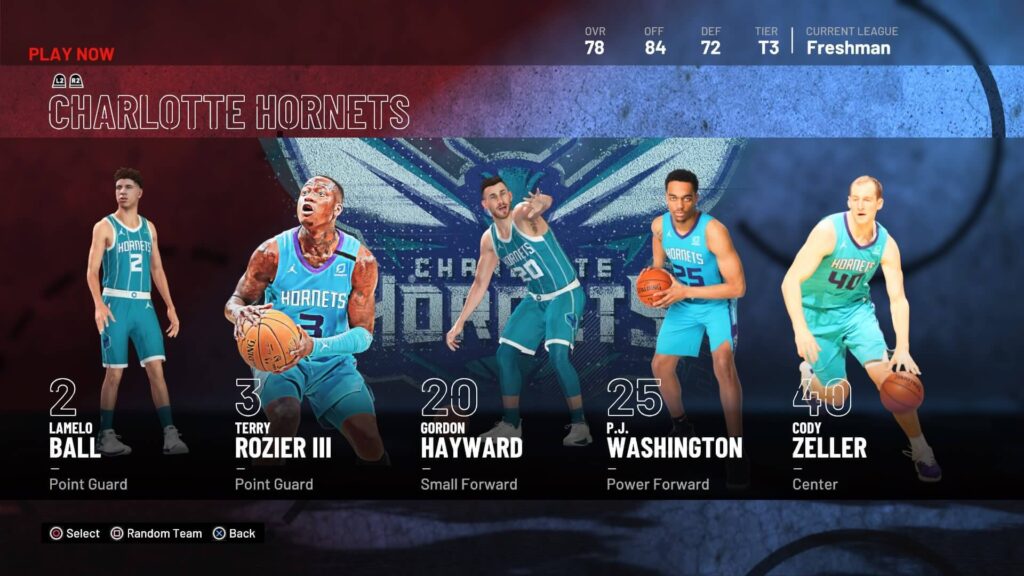Screen dimensions: 1024x576
Task: Select the Charlotte Hornets team banner
Action: tap(229, 111)
